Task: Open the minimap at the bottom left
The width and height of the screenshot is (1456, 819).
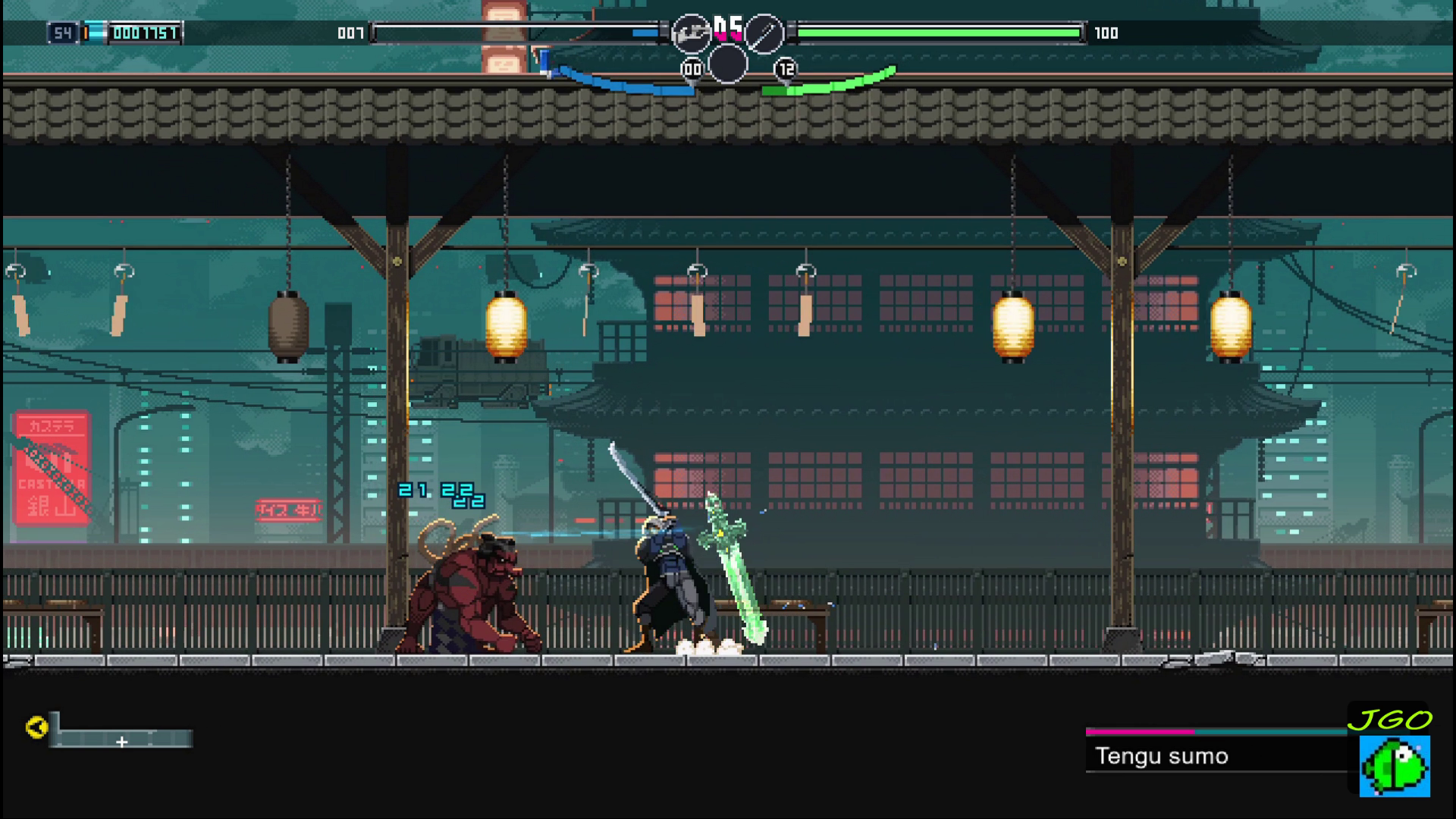Action: point(122,738)
